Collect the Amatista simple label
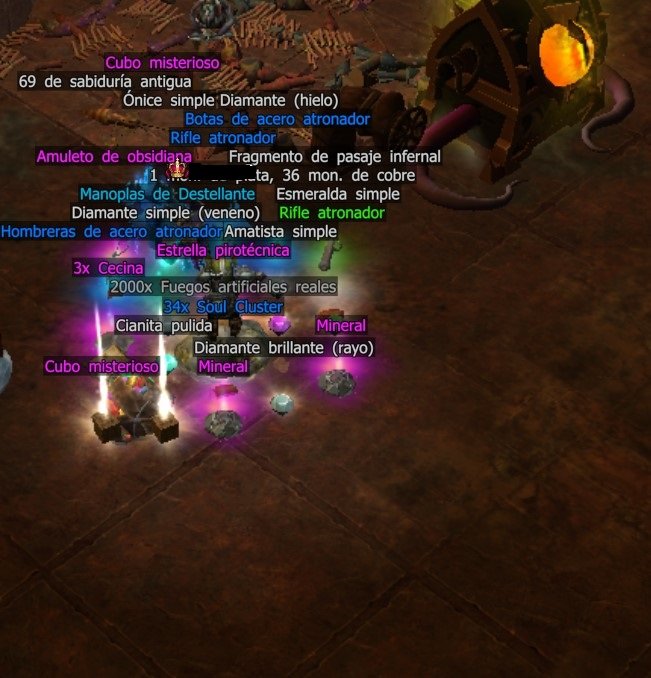 pyautogui.click(x=281, y=232)
